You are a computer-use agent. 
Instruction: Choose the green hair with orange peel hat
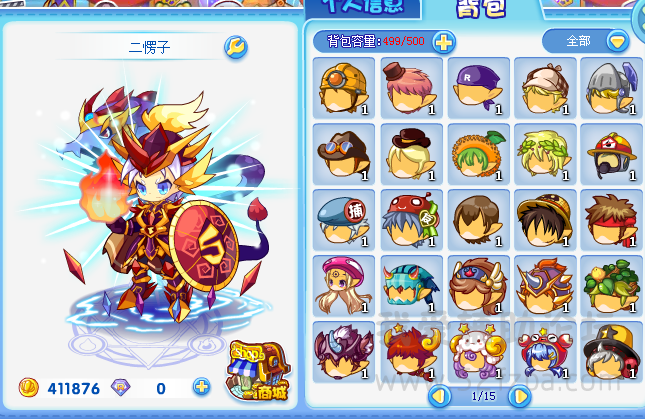pos(477,154)
